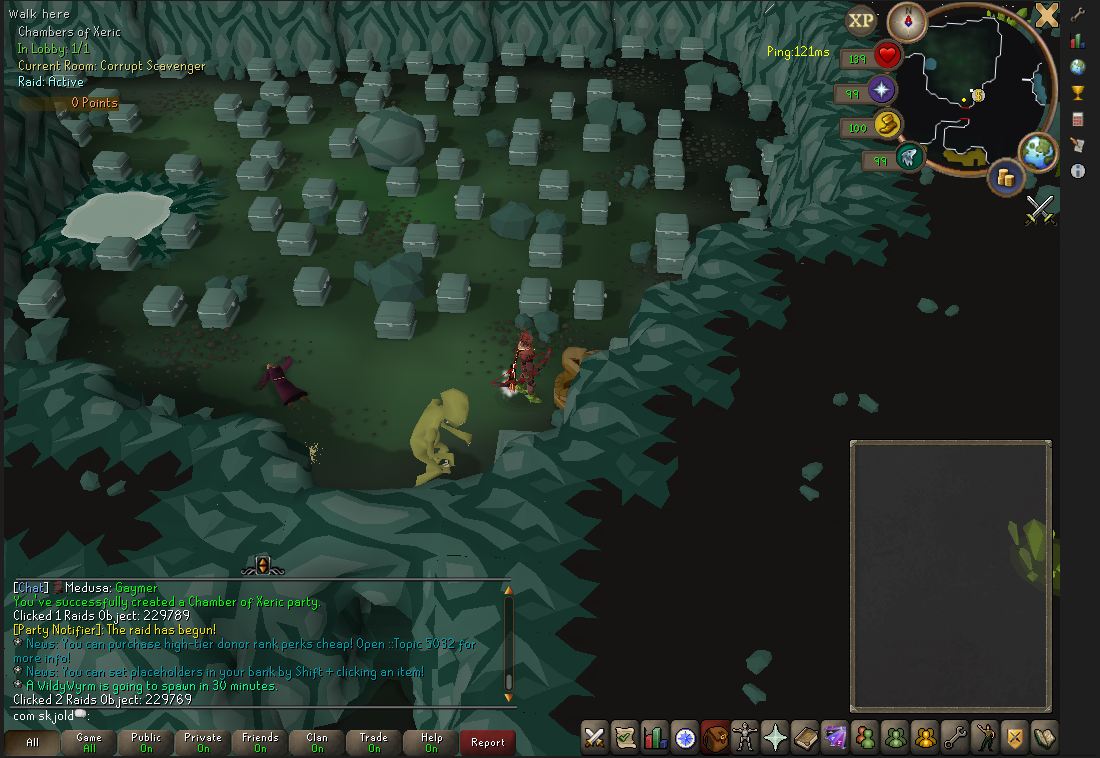Switch to the backpack inventory tab
The width and height of the screenshot is (1100, 758).
click(715, 737)
